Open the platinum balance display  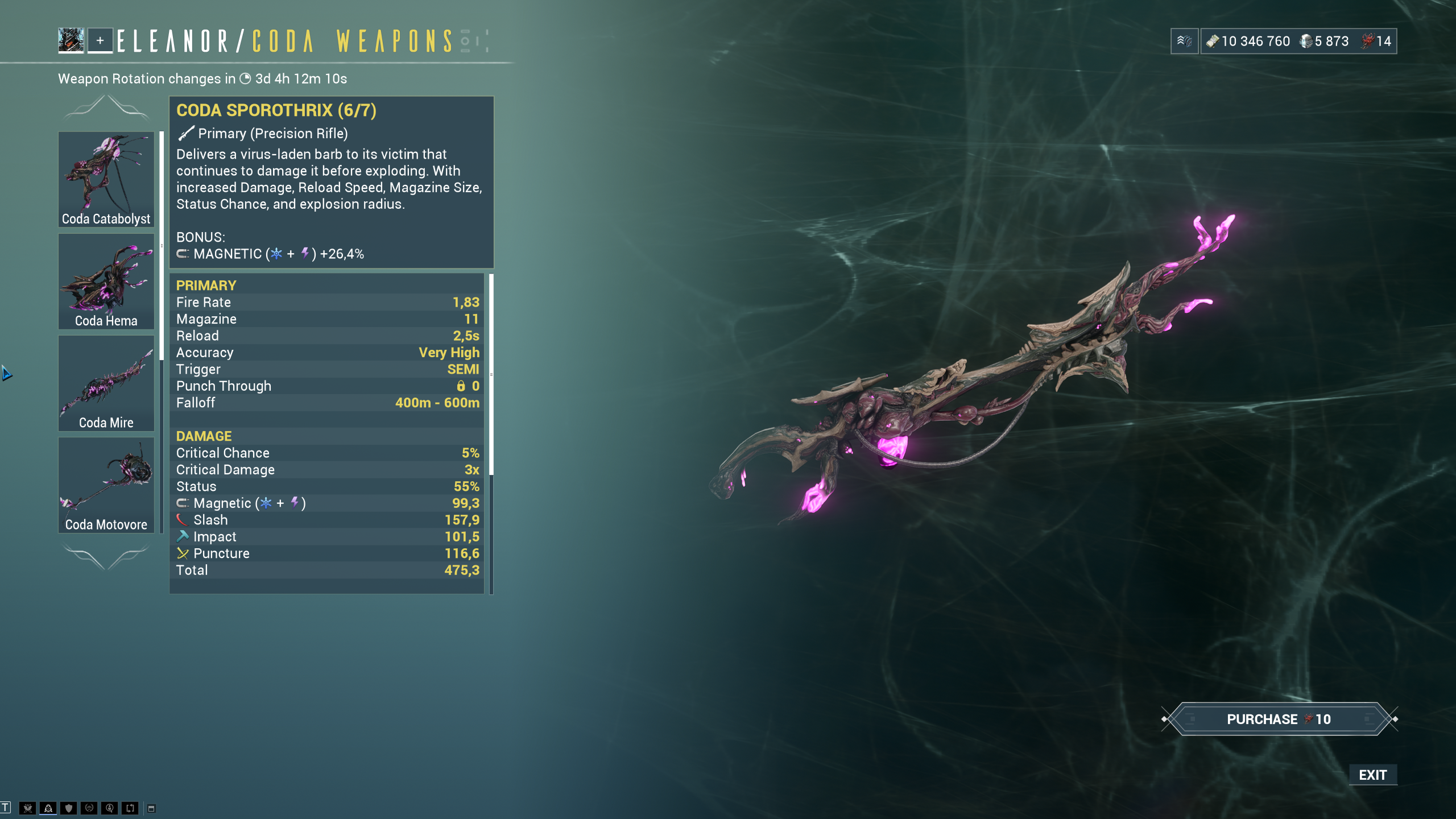coord(1324,41)
